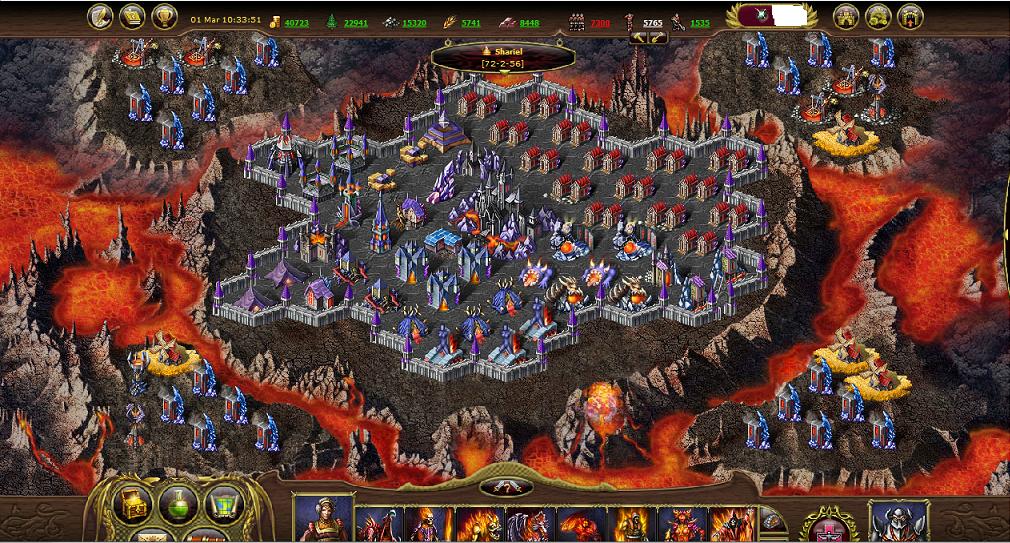
Task: Click the gold trophy rankings icon
Action: [x=164, y=16]
